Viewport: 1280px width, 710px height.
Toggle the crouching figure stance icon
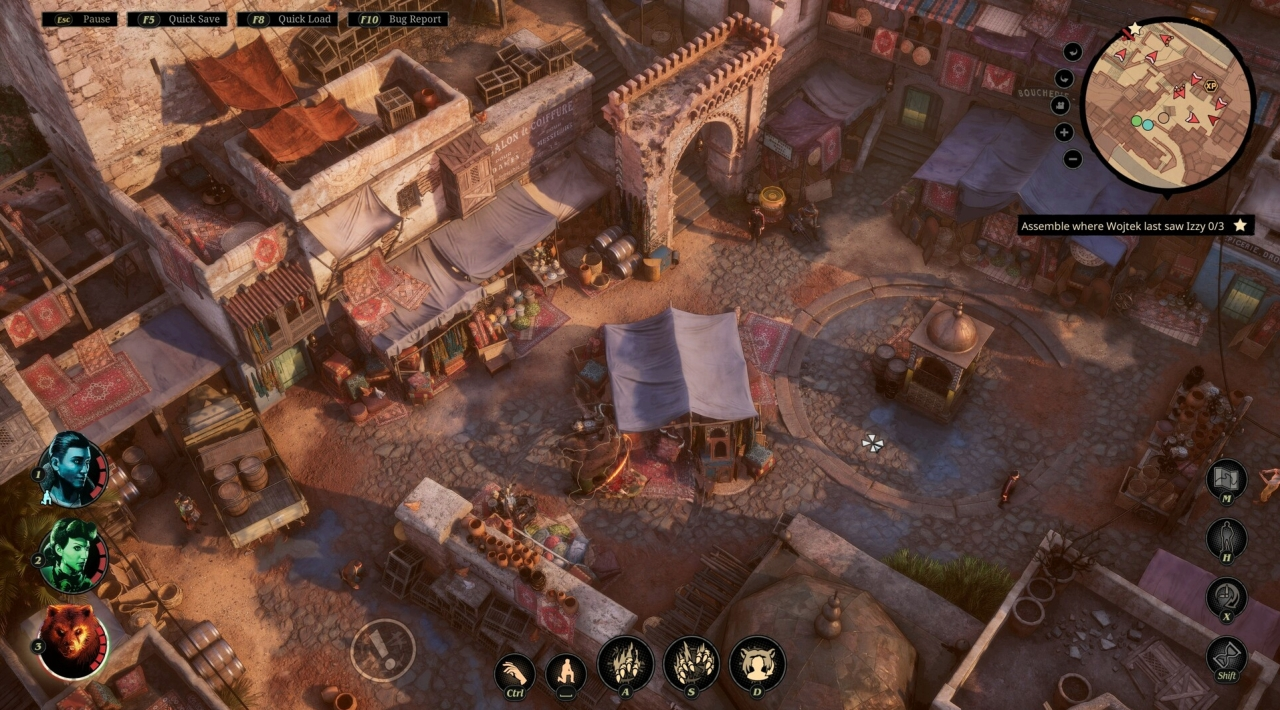pyautogui.click(x=566, y=673)
